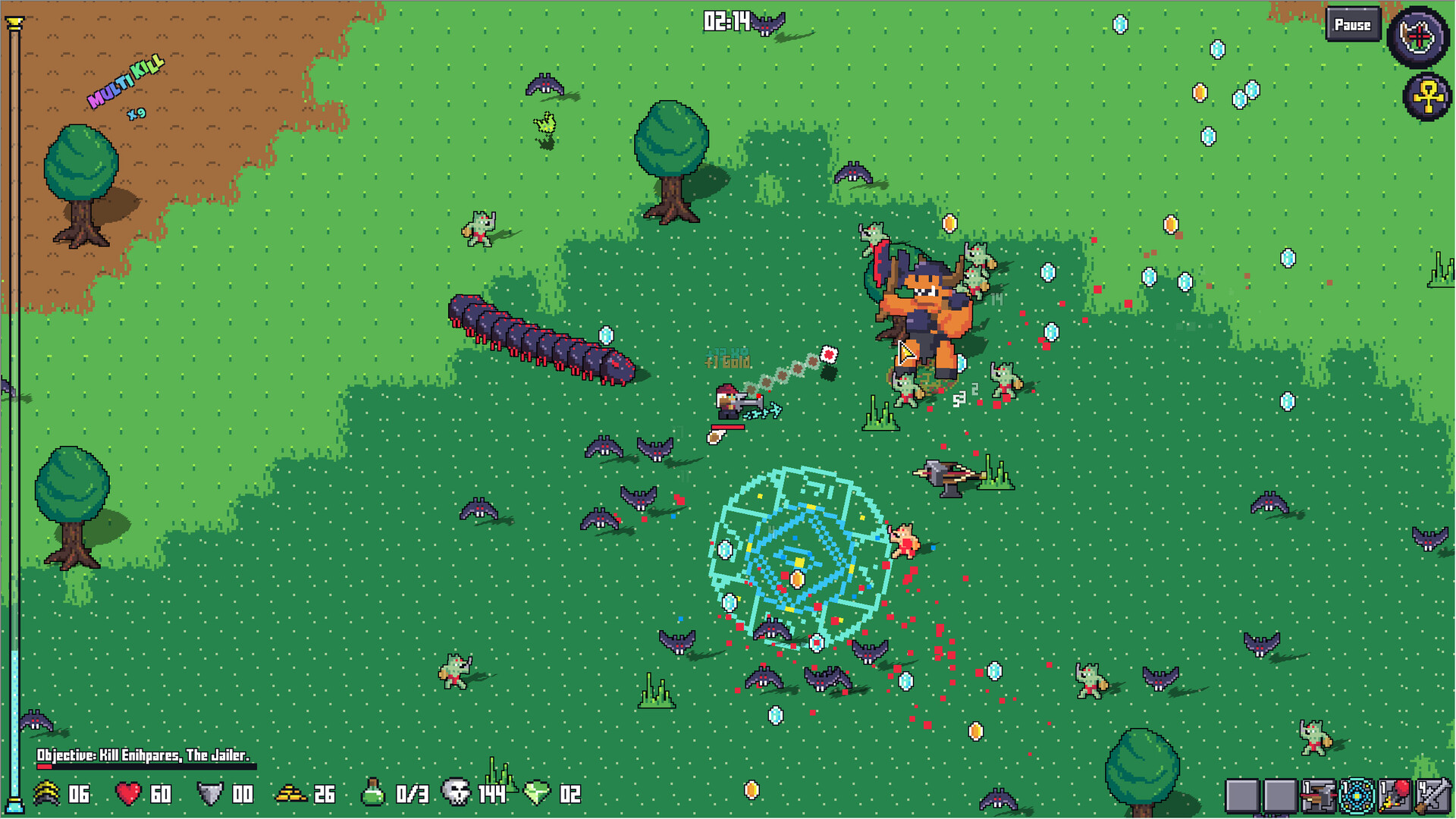
Task: Click the objective text Kill Enihpares, The Jailer
Action: click(144, 755)
